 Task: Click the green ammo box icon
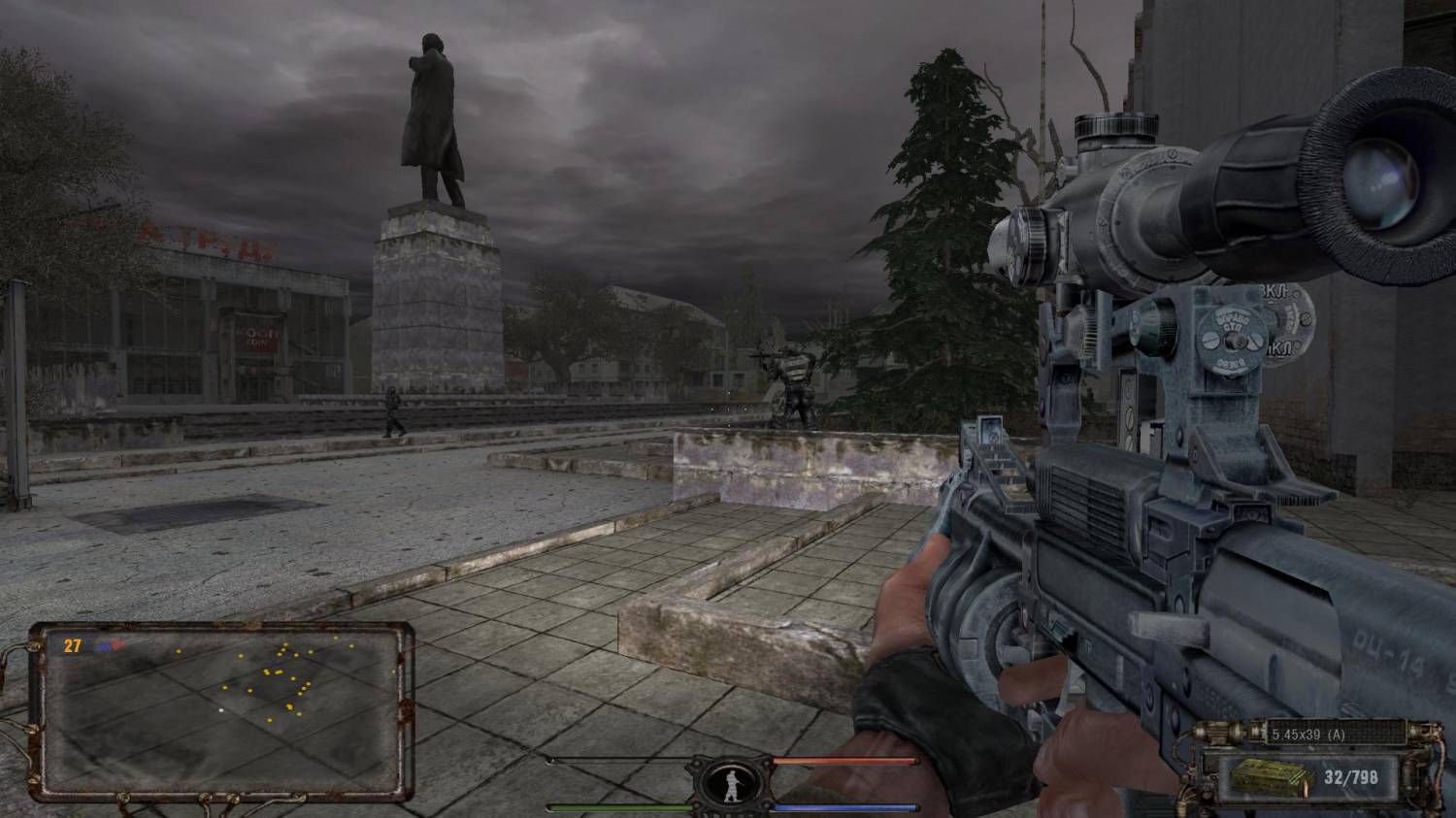(x=1258, y=774)
